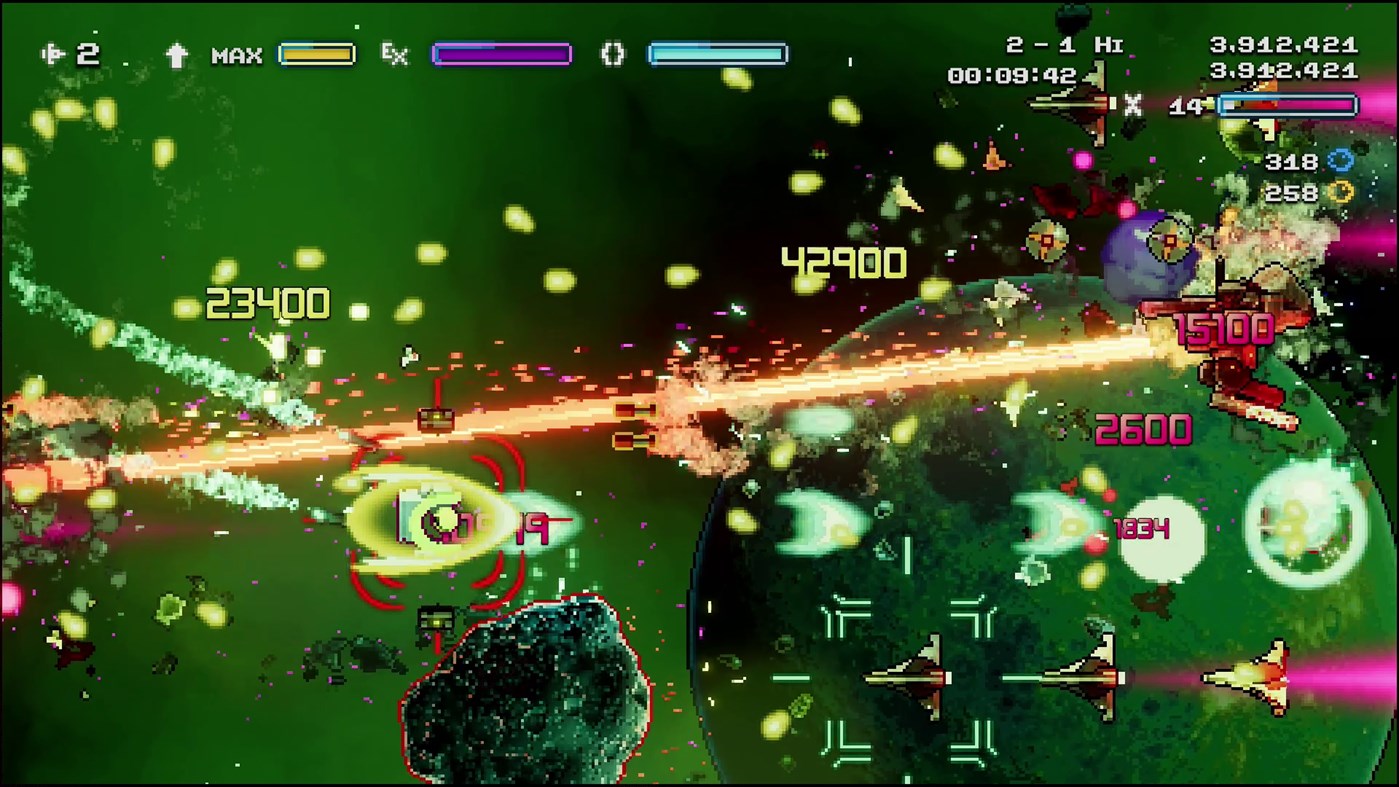The width and height of the screenshot is (1399, 787).
Task: Click the white arrow beside MAX label
Action: [x=178, y=55]
